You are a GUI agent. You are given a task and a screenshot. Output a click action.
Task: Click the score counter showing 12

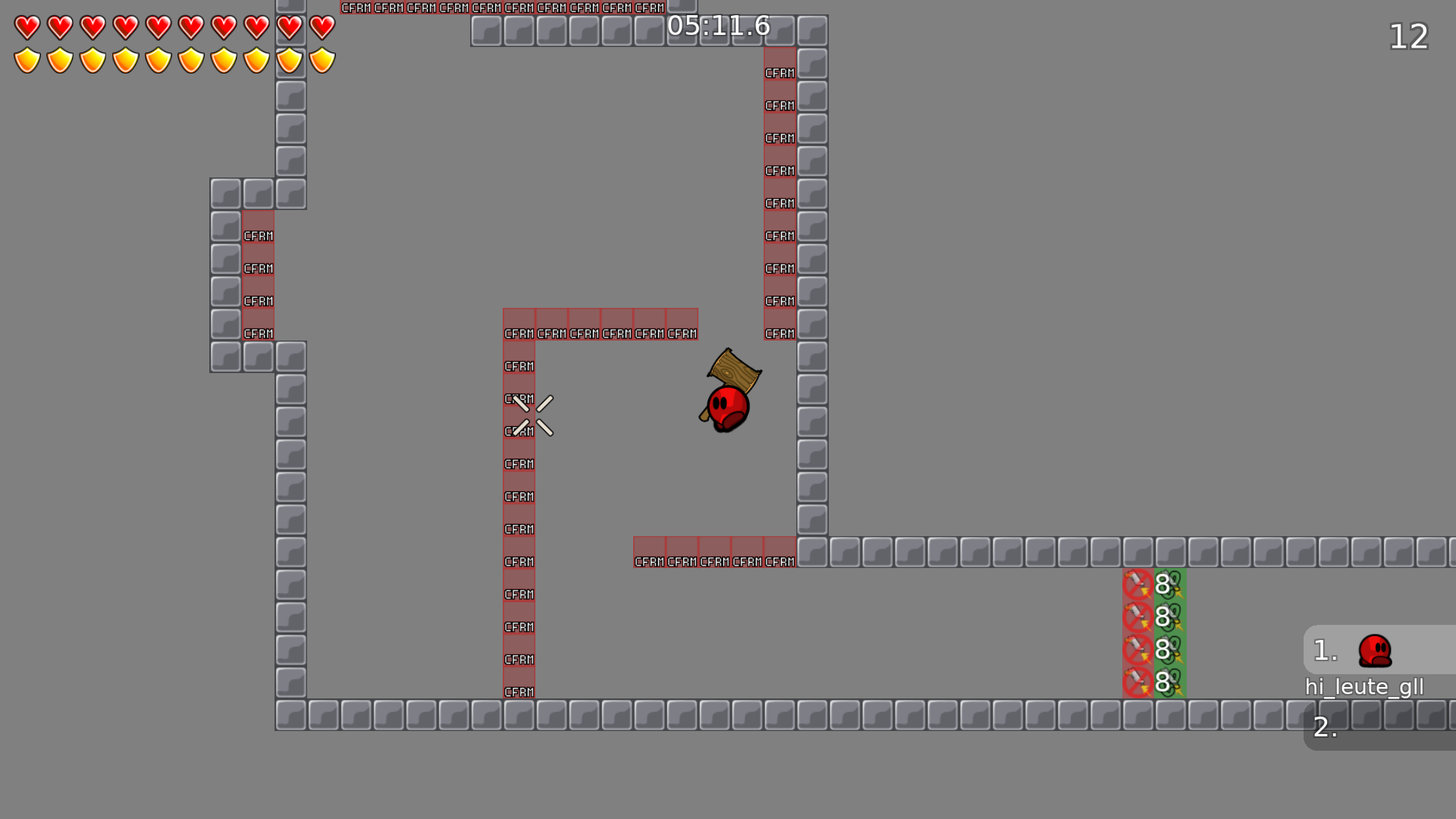coord(1407,37)
